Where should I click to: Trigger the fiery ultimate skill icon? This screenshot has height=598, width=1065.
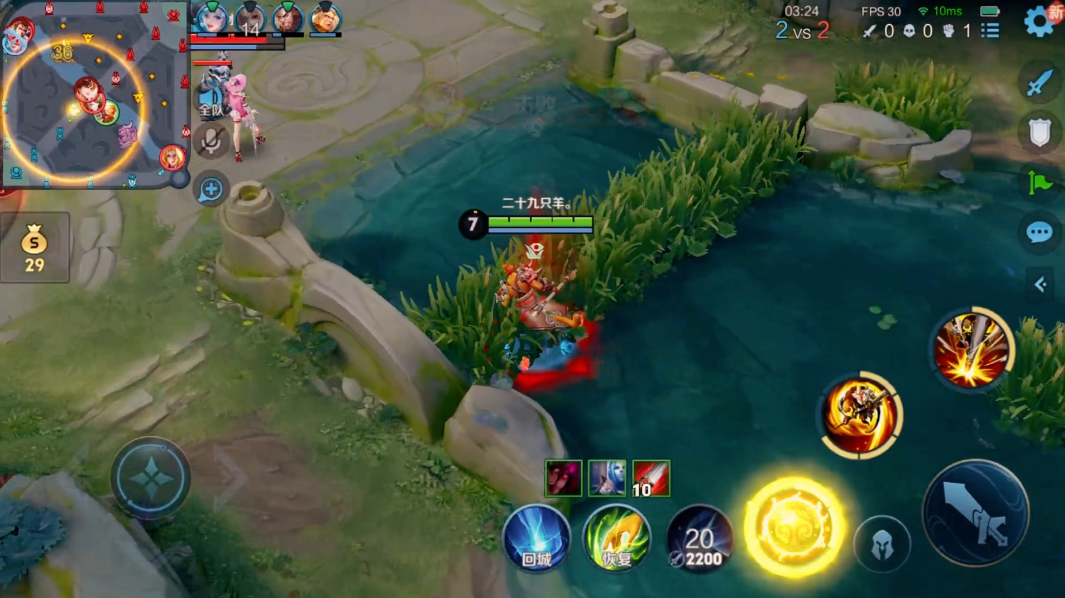coord(971,350)
